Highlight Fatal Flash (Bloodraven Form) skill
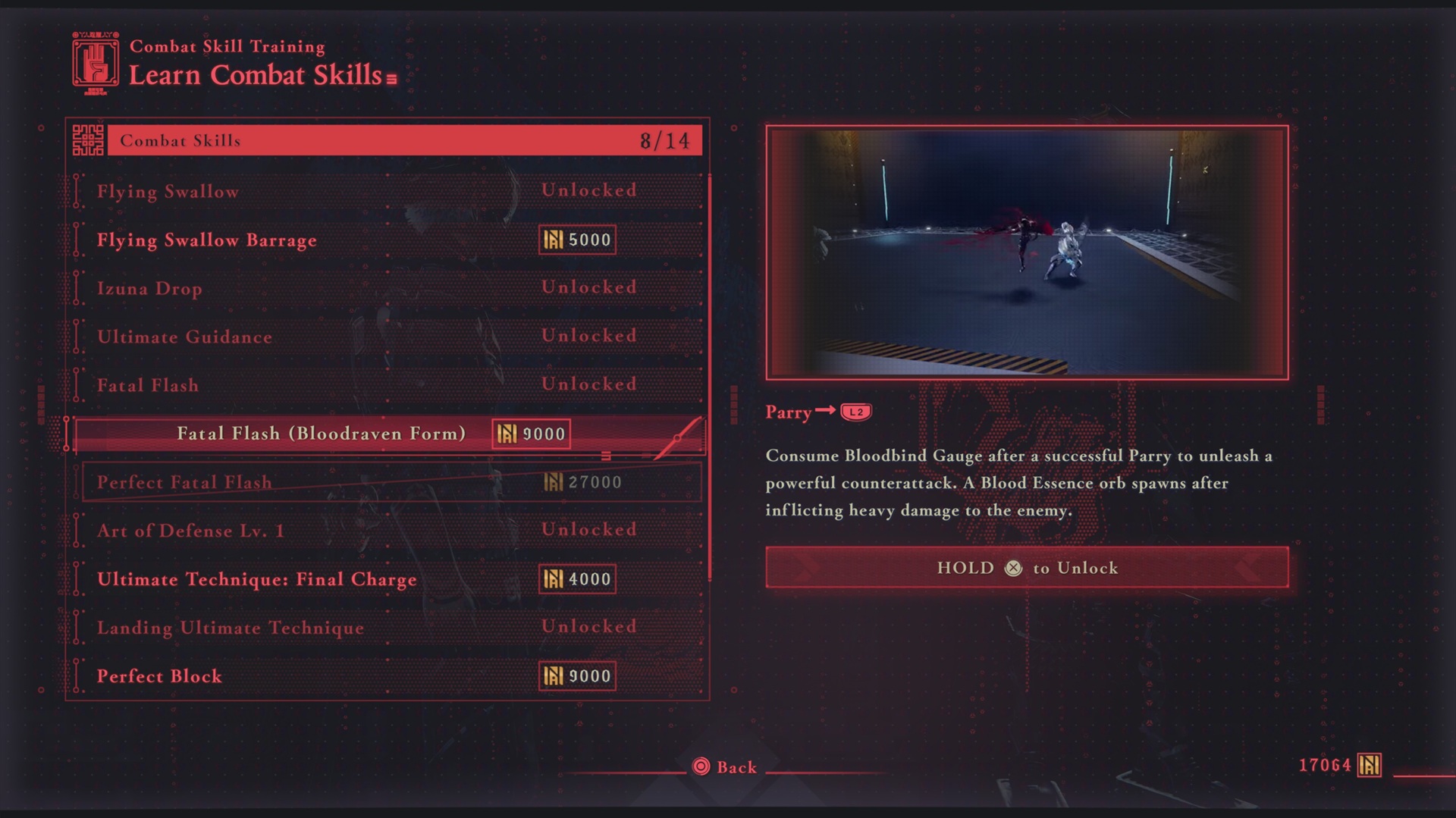The width and height of the screenshot is (1456, 818). (x=387, y=434)
